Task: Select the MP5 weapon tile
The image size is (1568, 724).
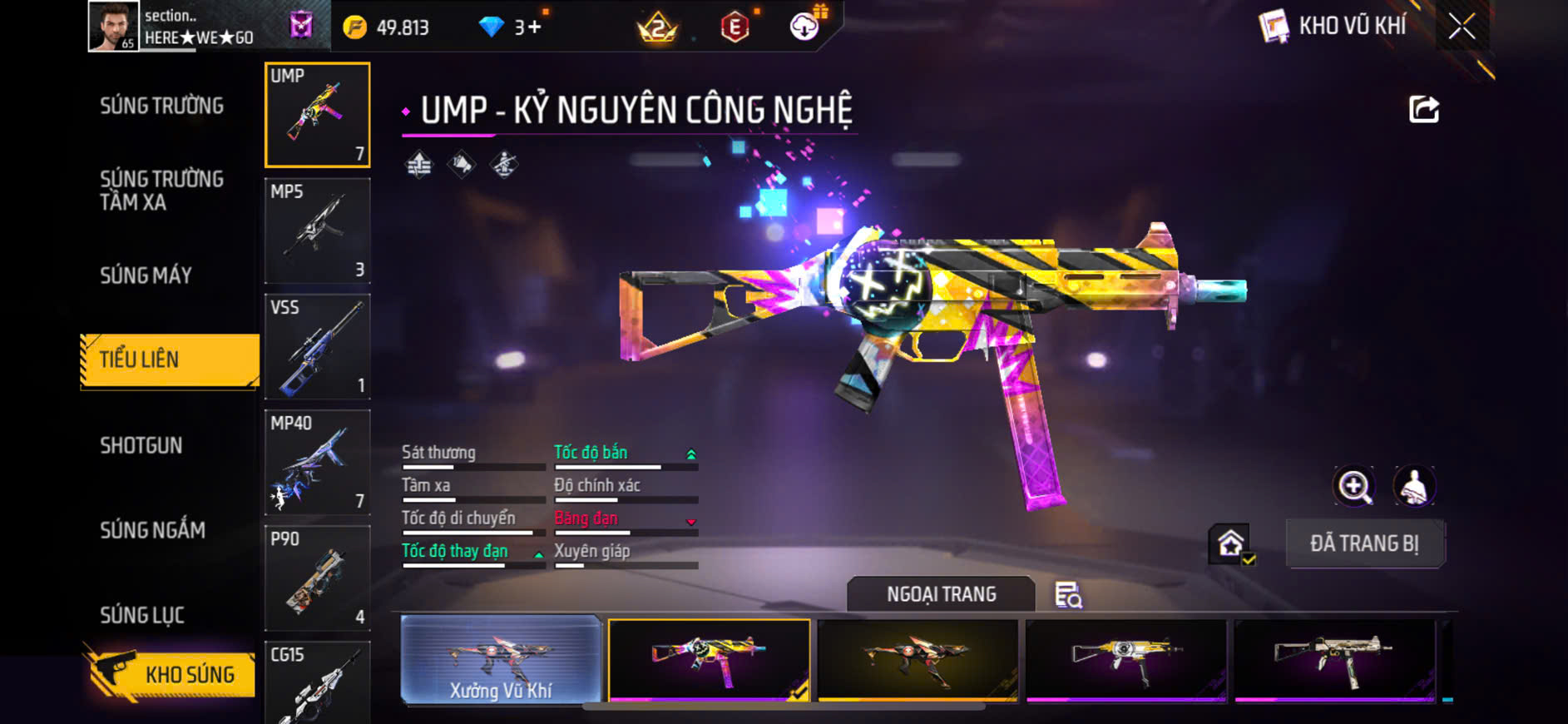Action: [x=317, y=231]
